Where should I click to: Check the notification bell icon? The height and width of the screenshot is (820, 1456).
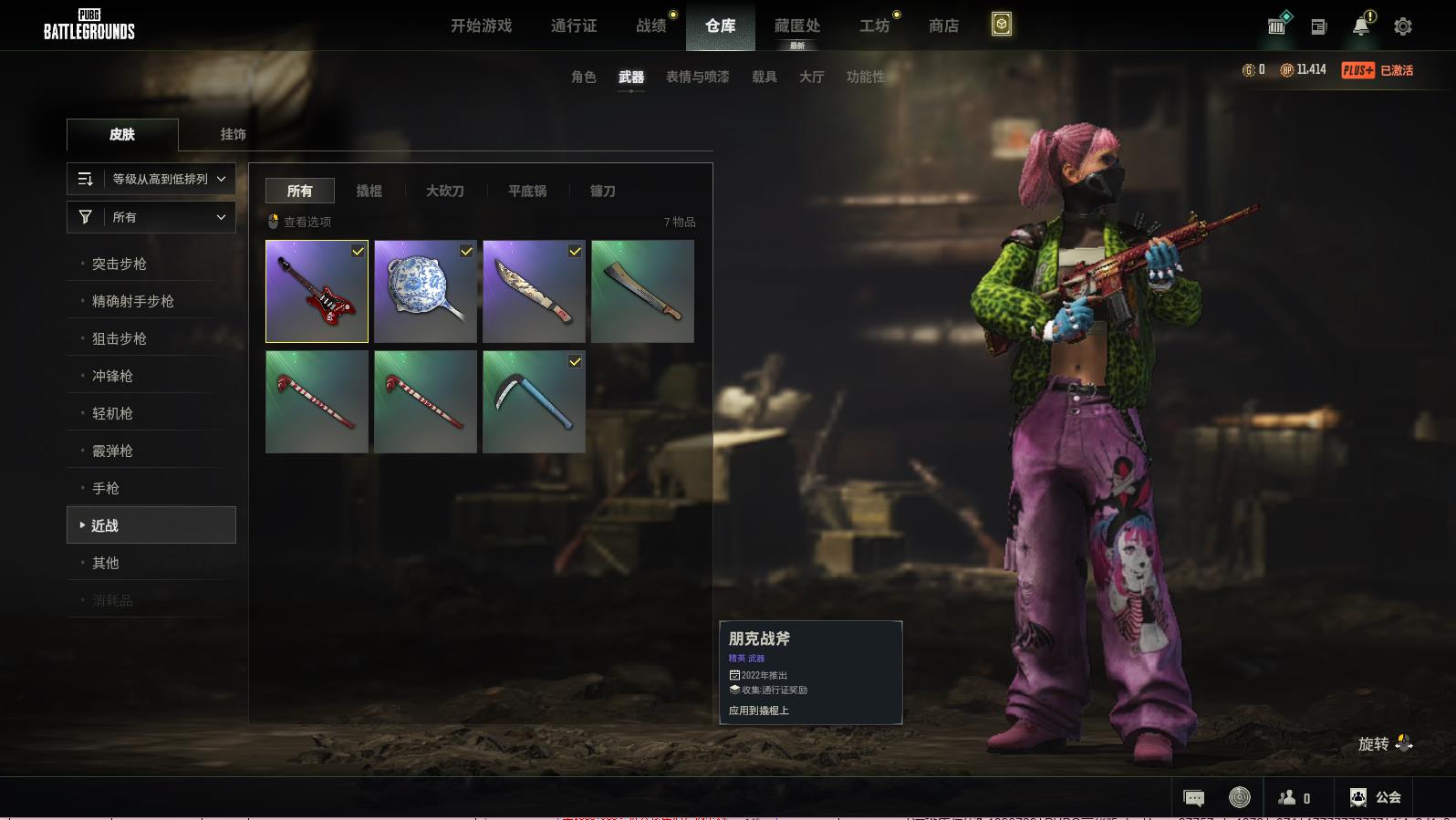point(1360,26)
